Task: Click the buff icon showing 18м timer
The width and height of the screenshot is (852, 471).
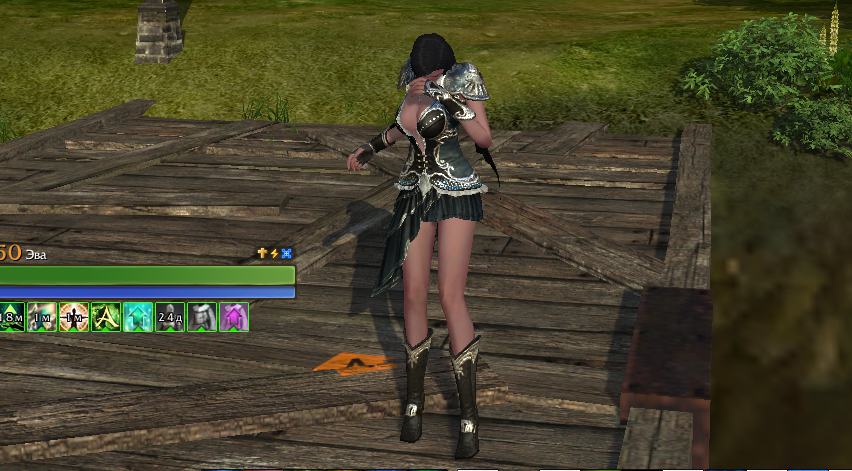Action: point(11,317)
